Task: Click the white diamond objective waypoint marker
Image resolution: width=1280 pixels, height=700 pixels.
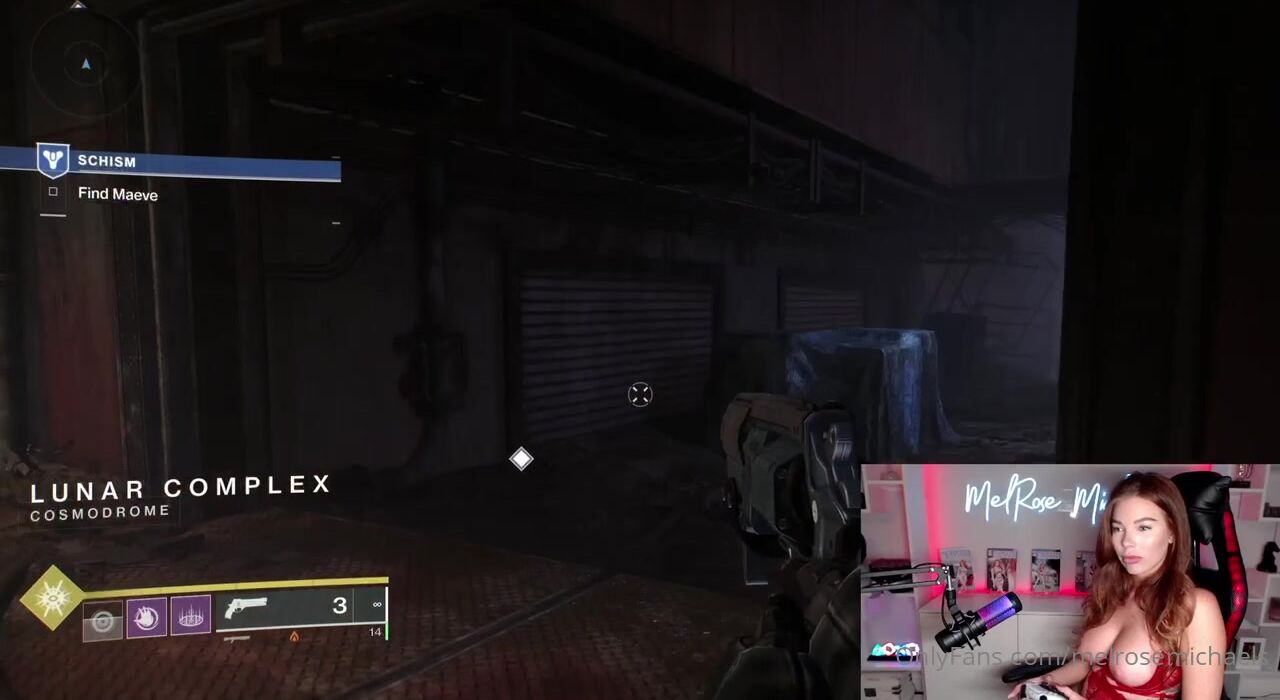Action: tap(521, 459)
